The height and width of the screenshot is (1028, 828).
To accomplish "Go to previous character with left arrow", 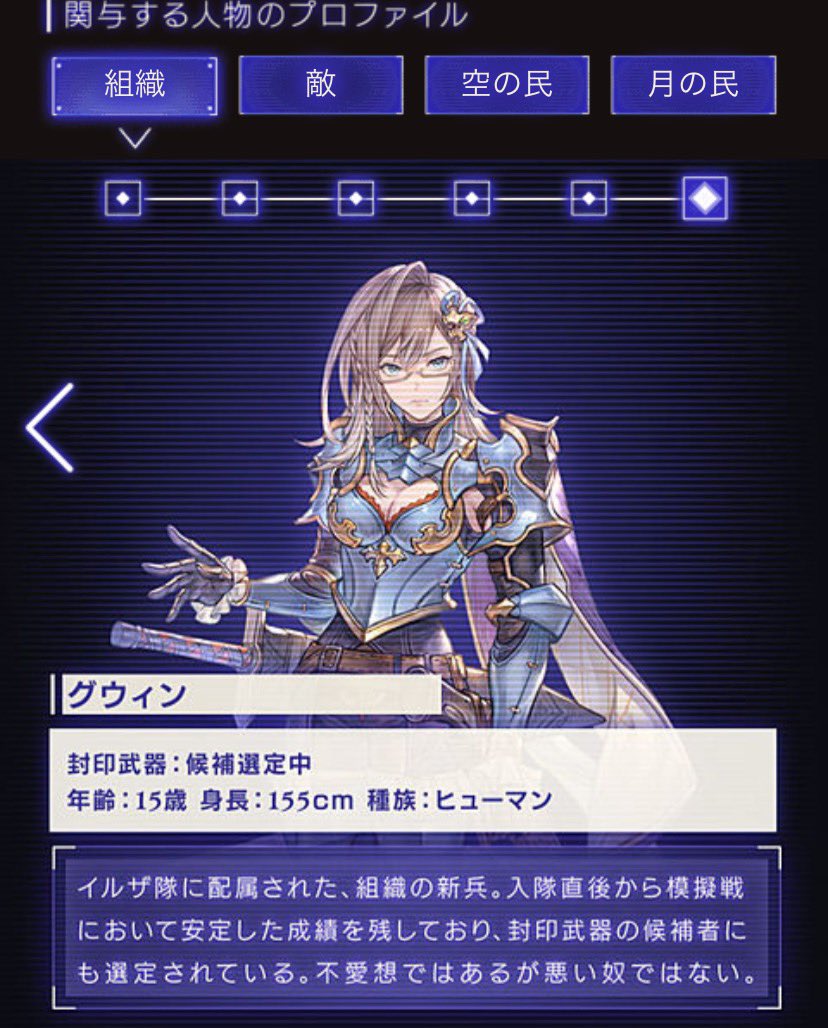I will click(x=50, y=427).
